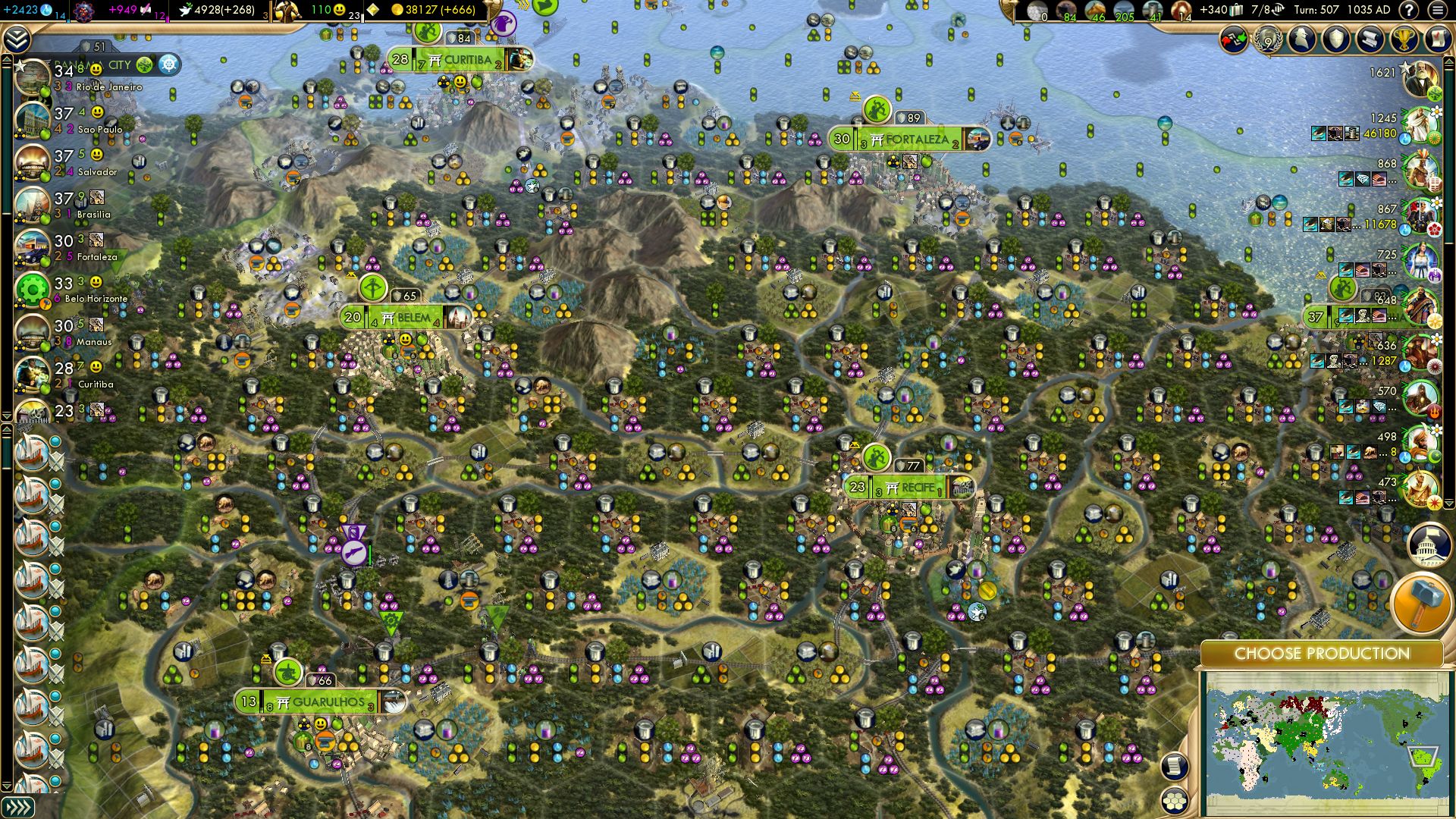This screenshot has width=1456, height=819.
Task: Click the faith dove icon in the top bar
Action: (185, 11)
